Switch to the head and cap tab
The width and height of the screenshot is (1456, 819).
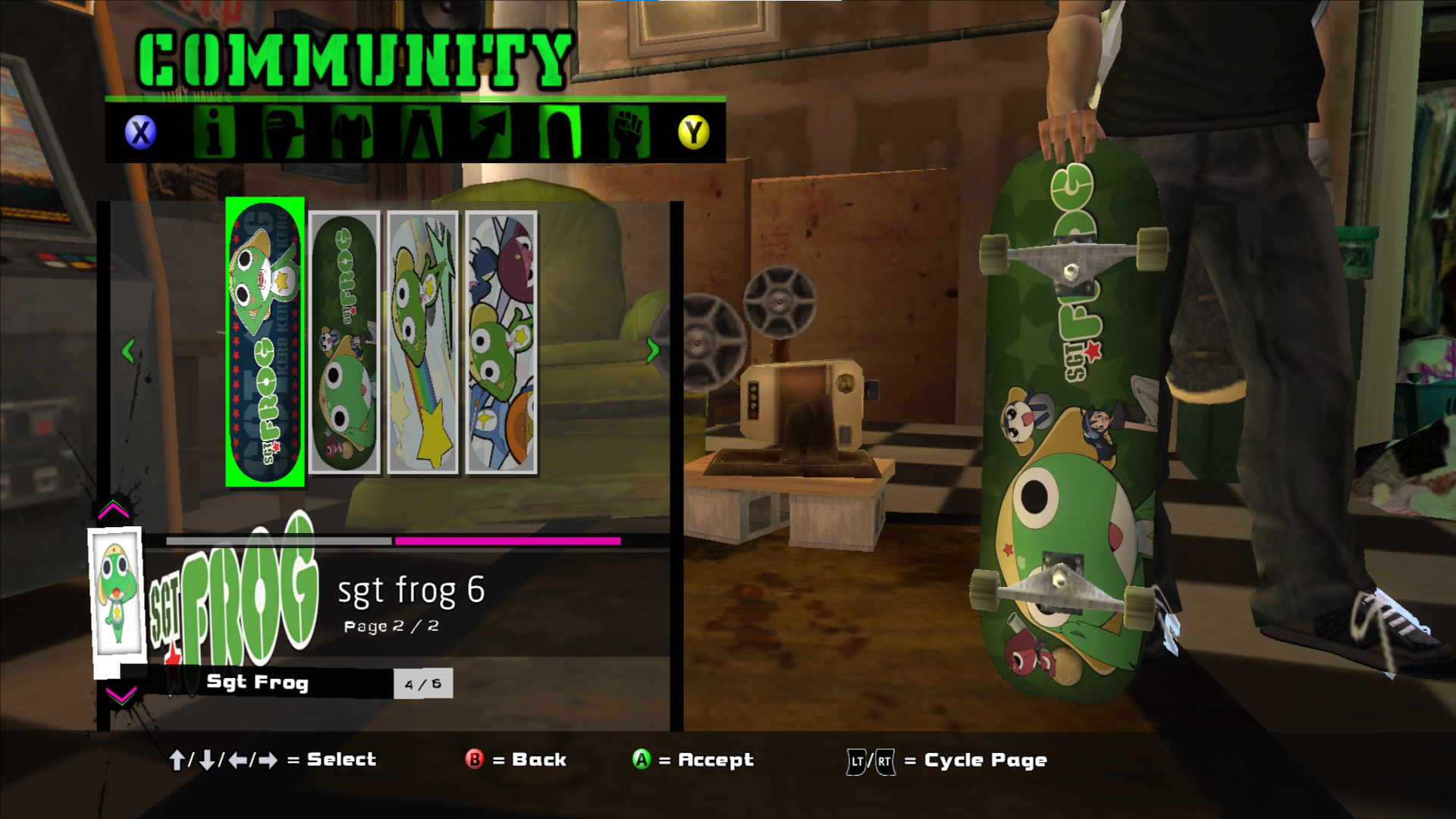click(x=282, y=133)
